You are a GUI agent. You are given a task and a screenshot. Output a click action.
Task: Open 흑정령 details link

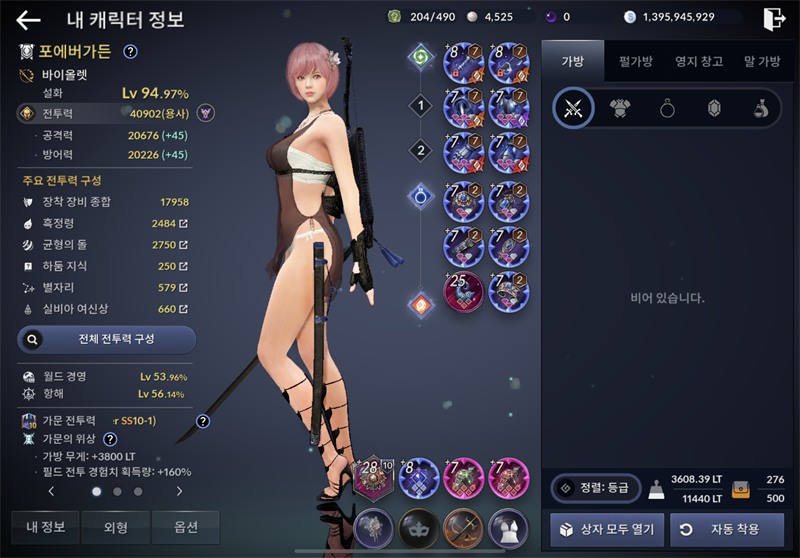click(183, 223)
